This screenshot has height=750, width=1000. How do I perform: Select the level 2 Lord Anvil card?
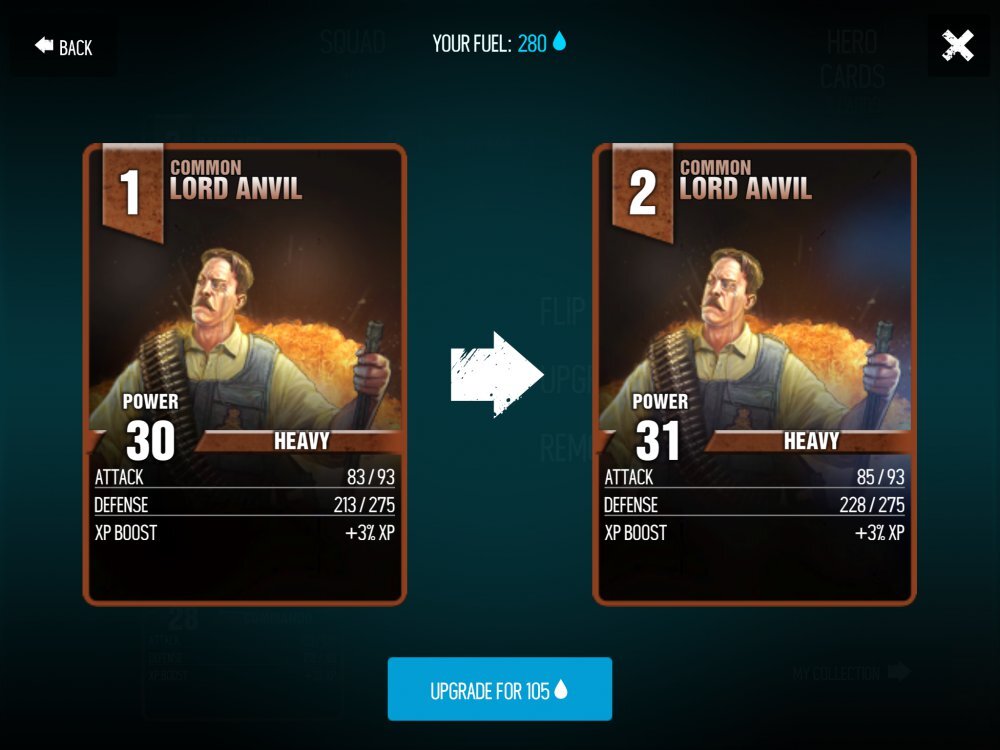tap(754, 375)
